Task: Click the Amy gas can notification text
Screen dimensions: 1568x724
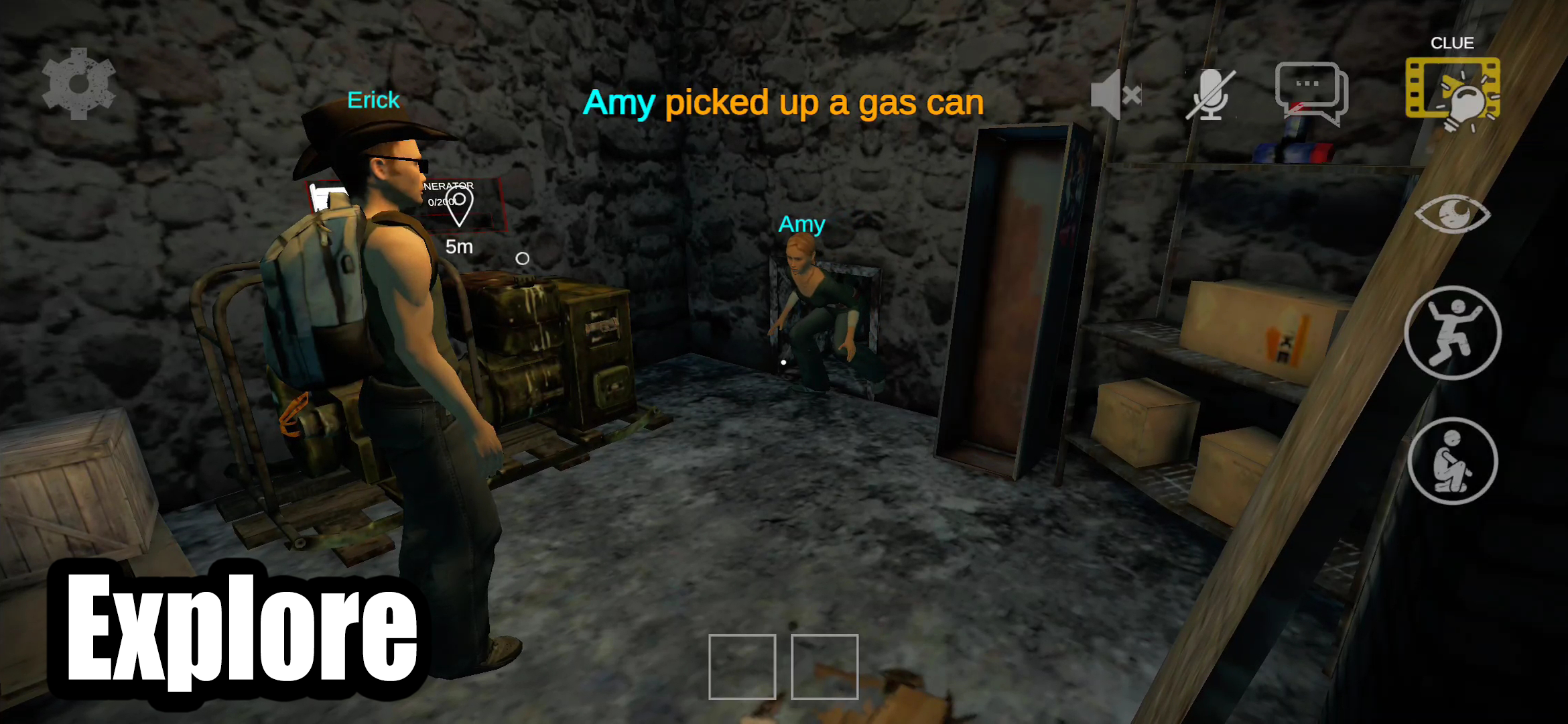Action: point(784,102)
